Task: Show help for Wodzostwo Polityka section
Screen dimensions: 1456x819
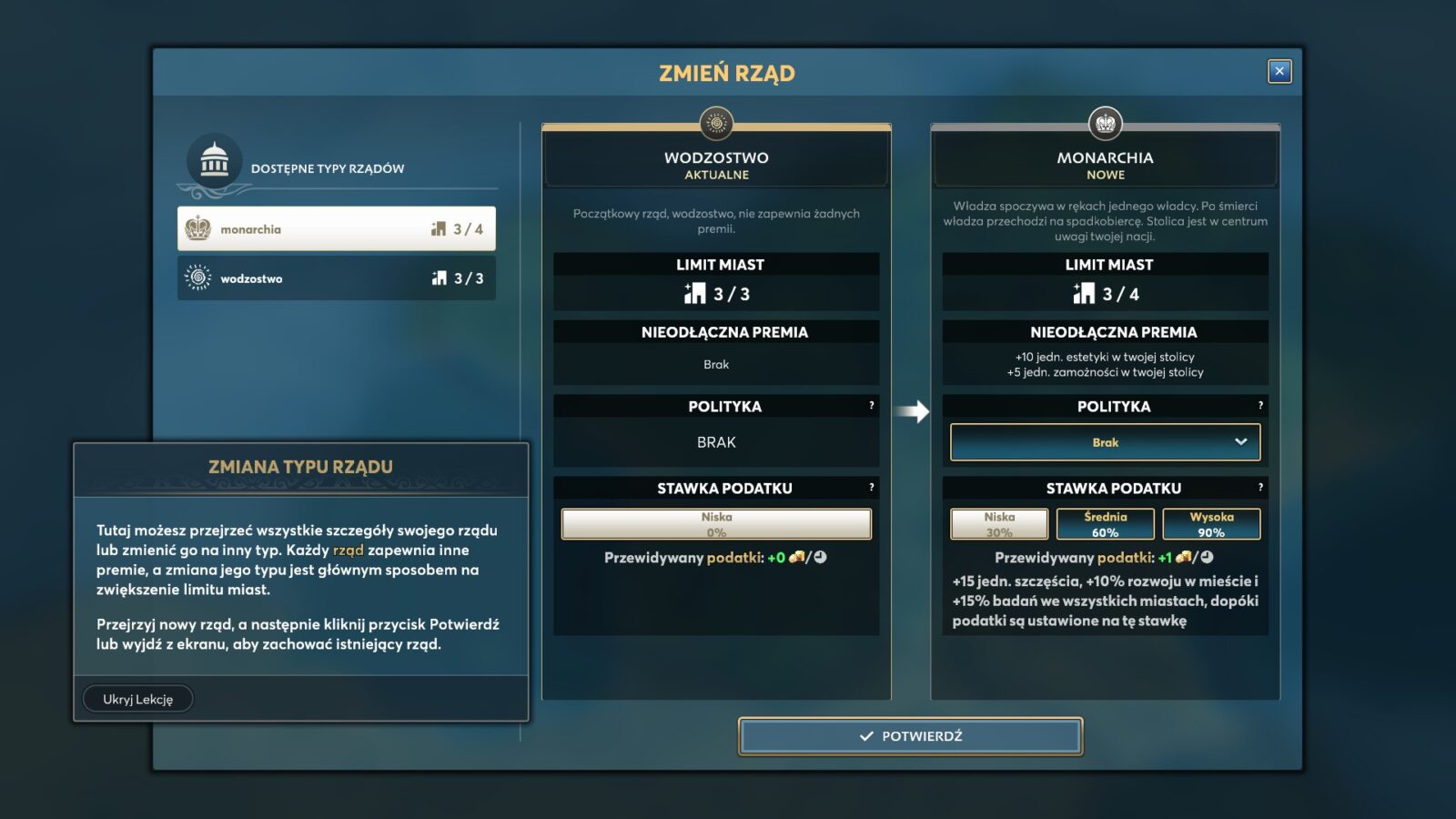Action: coord(871,406)
